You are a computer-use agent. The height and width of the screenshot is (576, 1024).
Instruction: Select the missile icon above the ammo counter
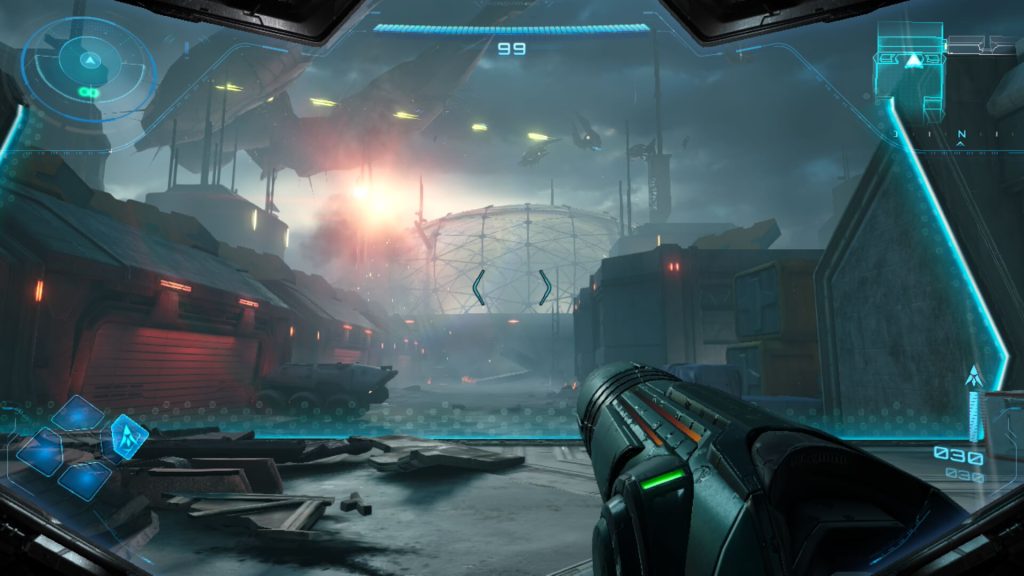tap(973, 378)
